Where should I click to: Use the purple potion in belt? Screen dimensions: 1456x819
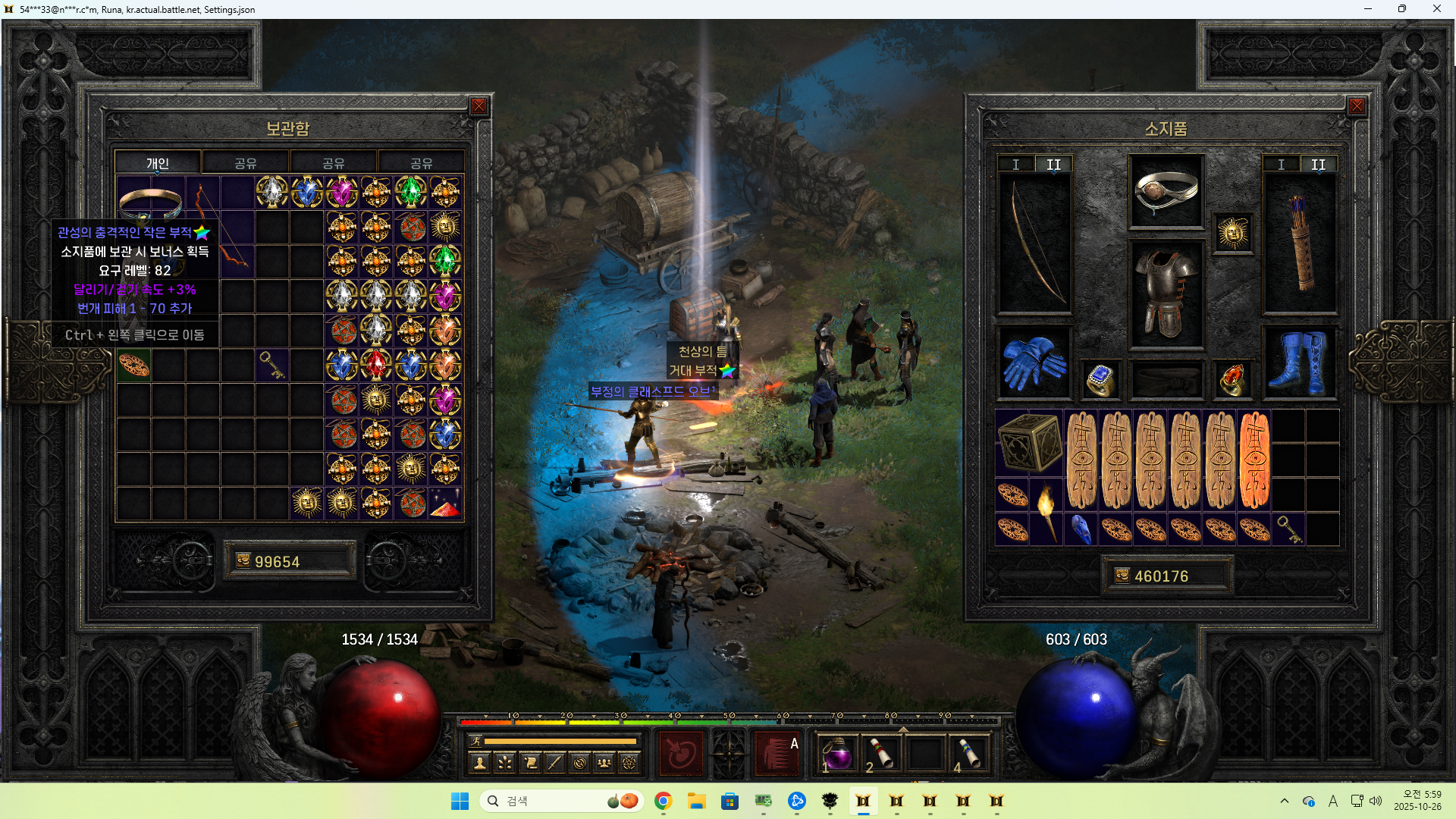pyautogui.click(x=837, y=755)
